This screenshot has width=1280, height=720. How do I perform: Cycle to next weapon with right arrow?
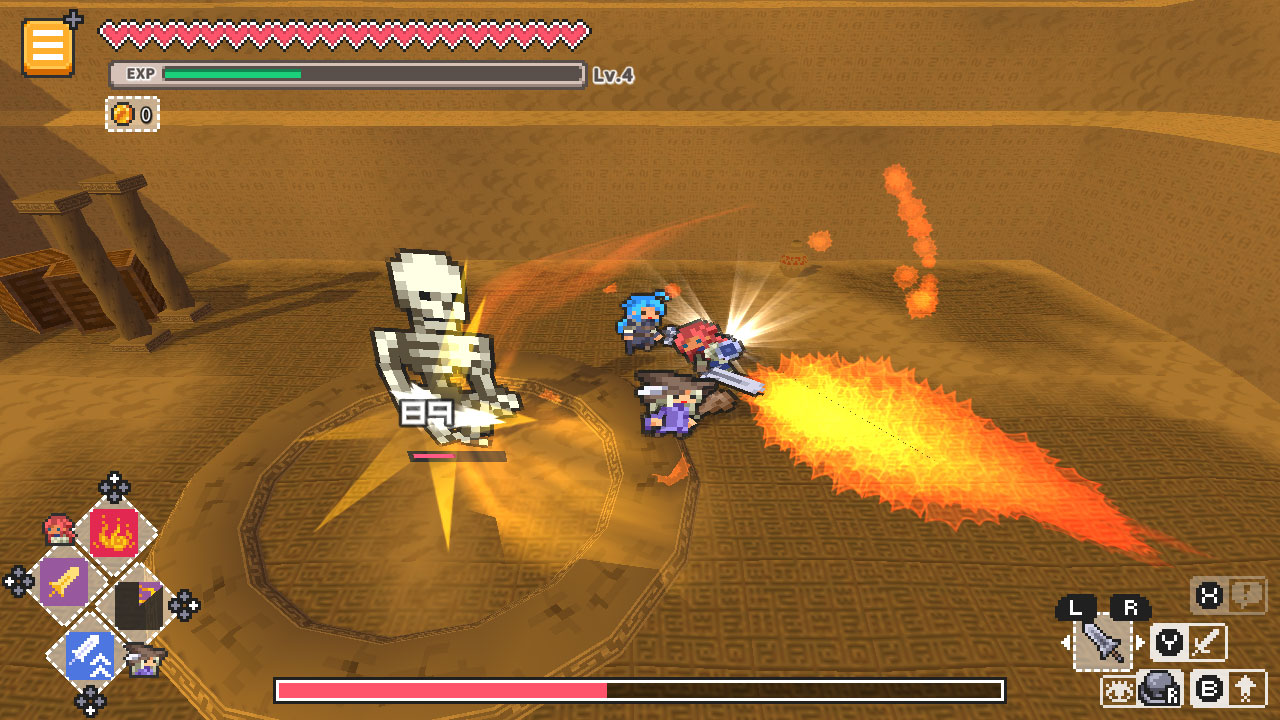click(x=1140, y=640)
